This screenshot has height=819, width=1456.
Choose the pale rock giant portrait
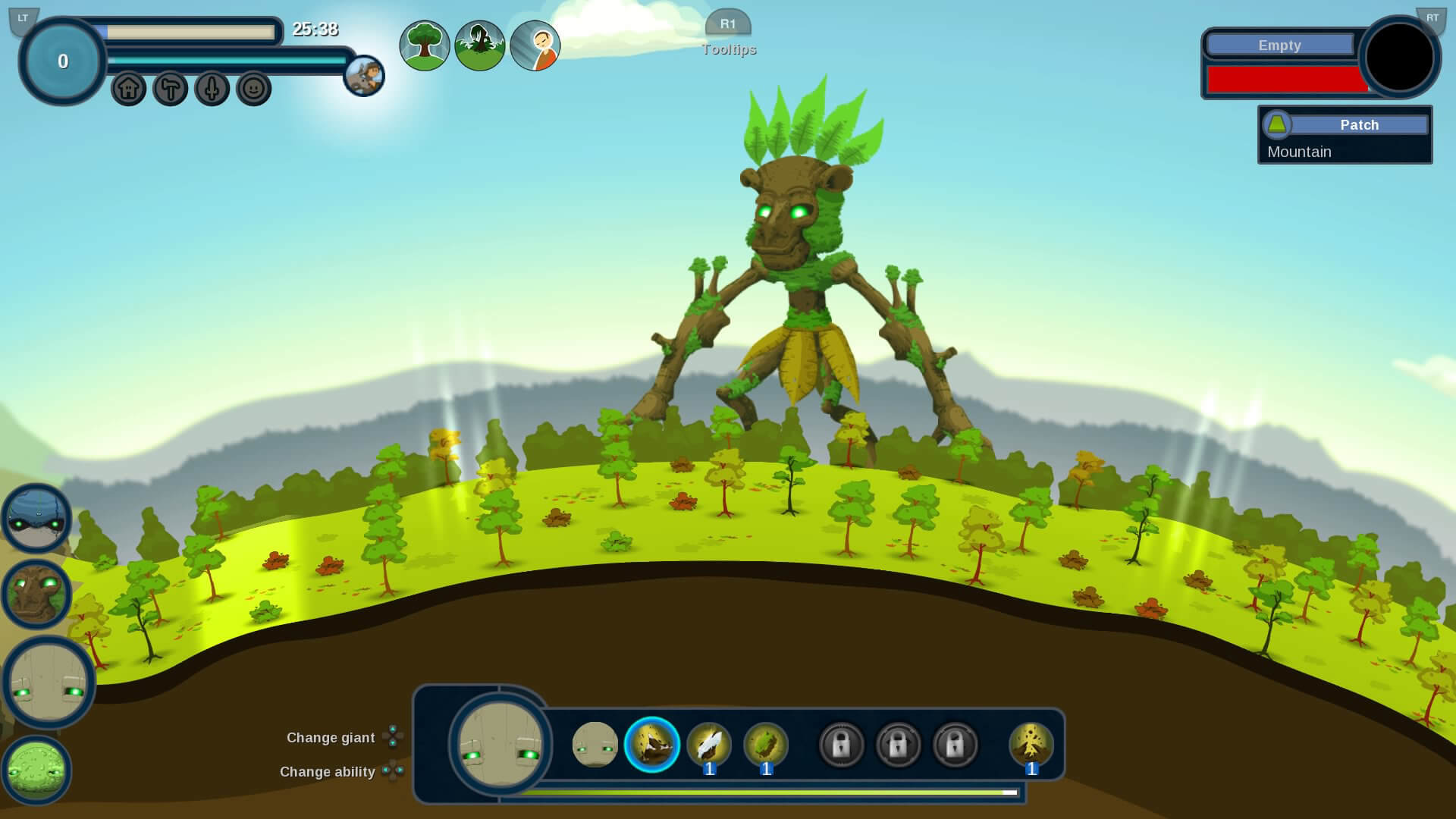49,682
